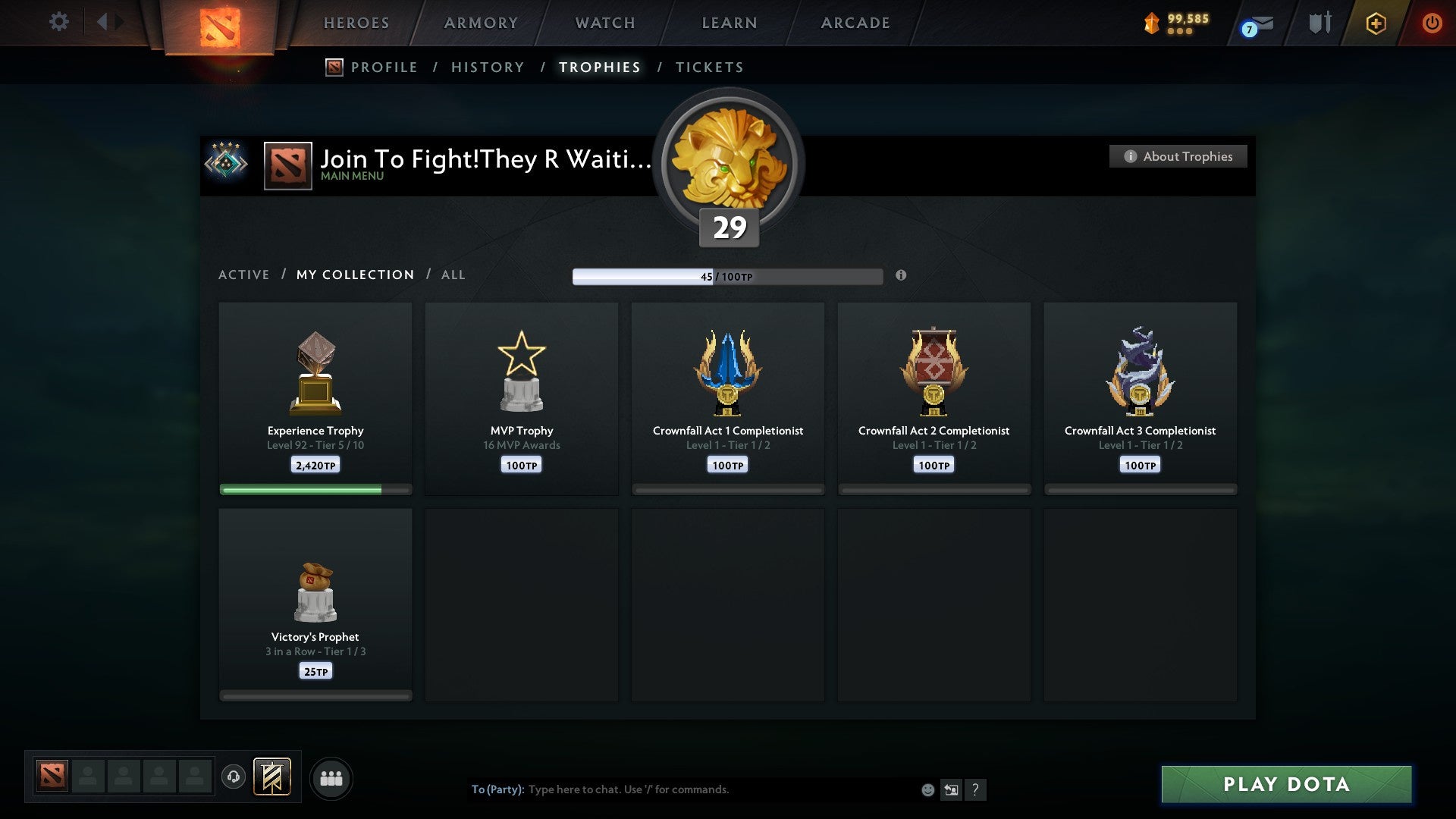This screenshot has height=819, width=1456.
Task: Click the party members group icon
Action: click(x=331, y=778)
